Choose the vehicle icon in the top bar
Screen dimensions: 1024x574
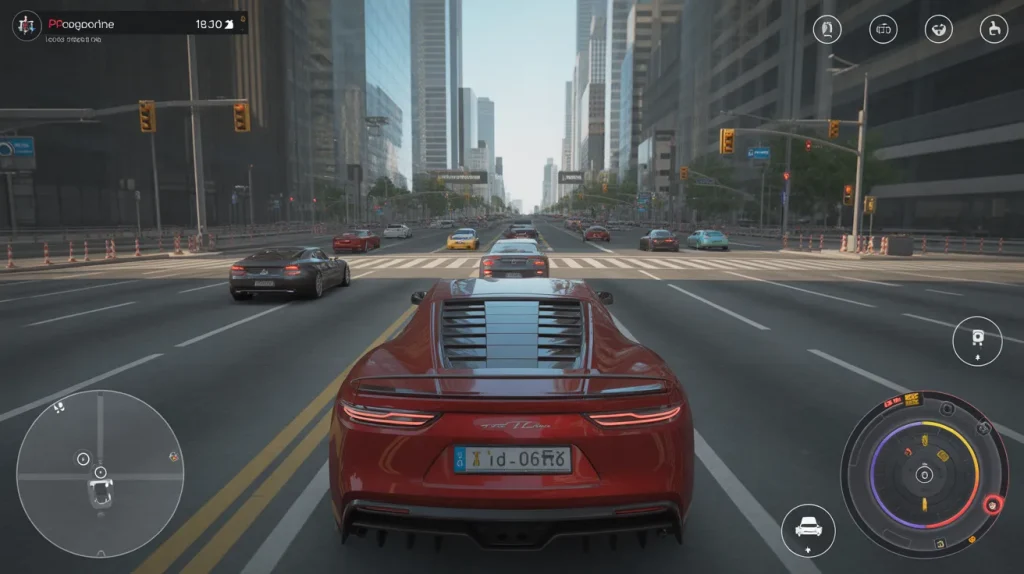tap(883, 29)
